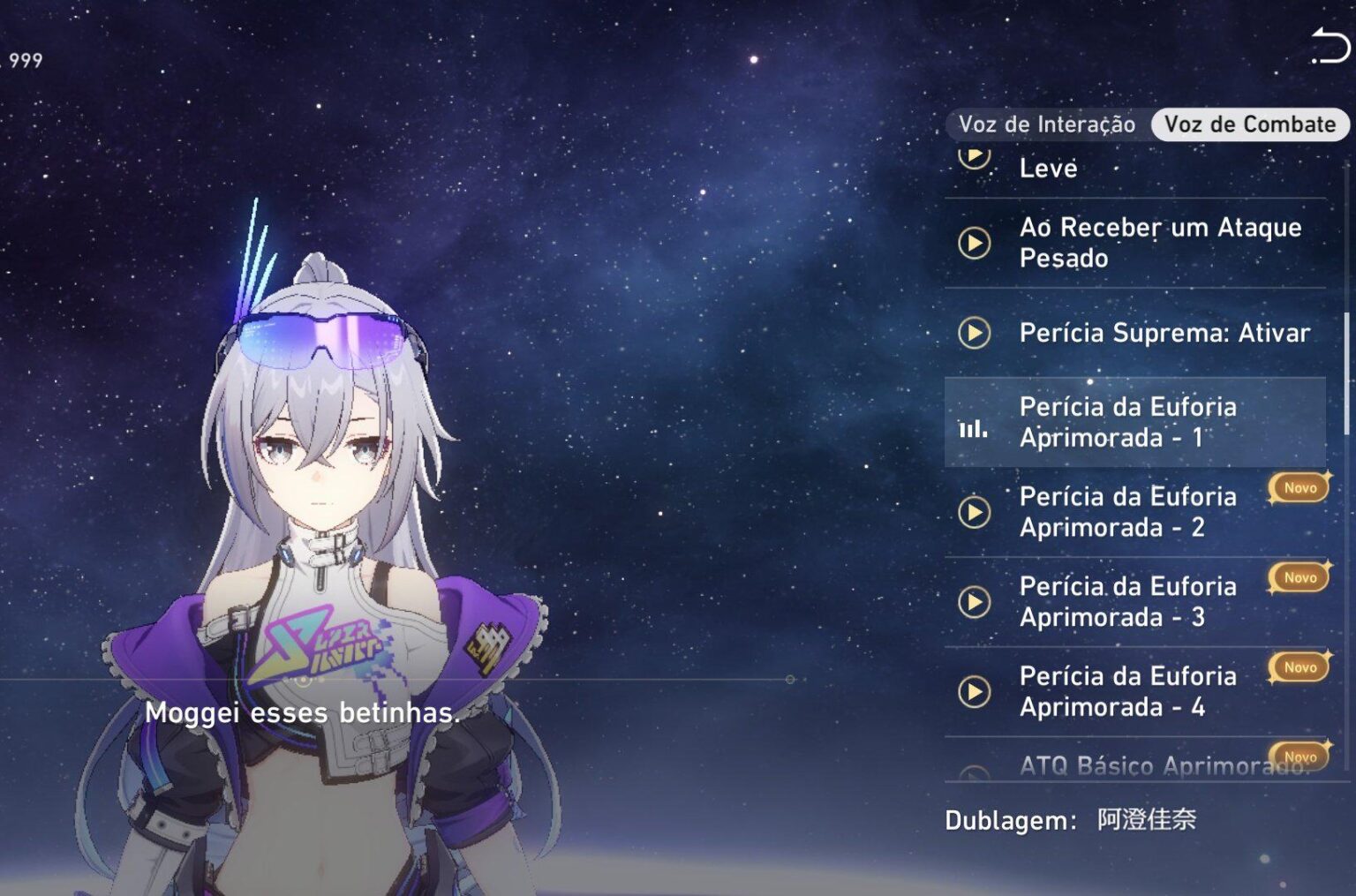Play Perícia da Euforia Aprimorada - 2
This screenshot has width=1356, height=896.
tap(975, 512)
